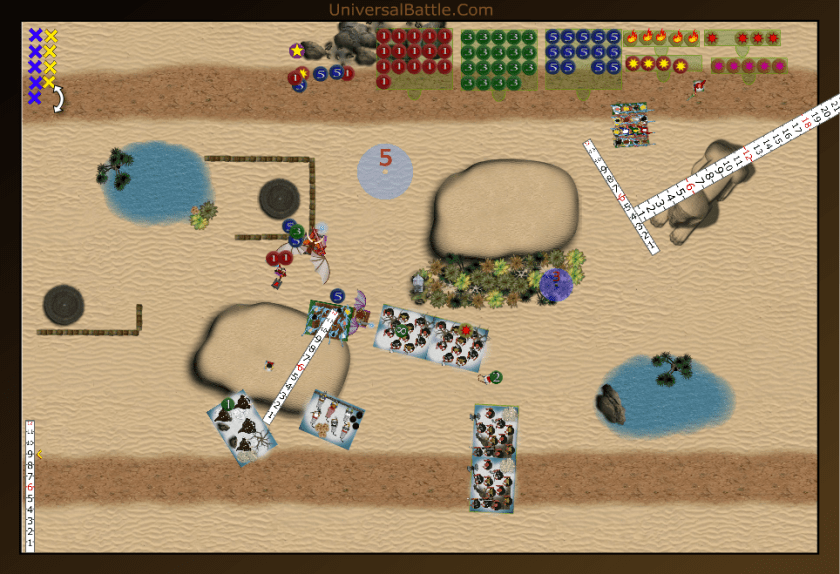This screenshot has width=840, height=574.
Task: Click the purple translucent circle marker
Action: (x=555, y=285)
